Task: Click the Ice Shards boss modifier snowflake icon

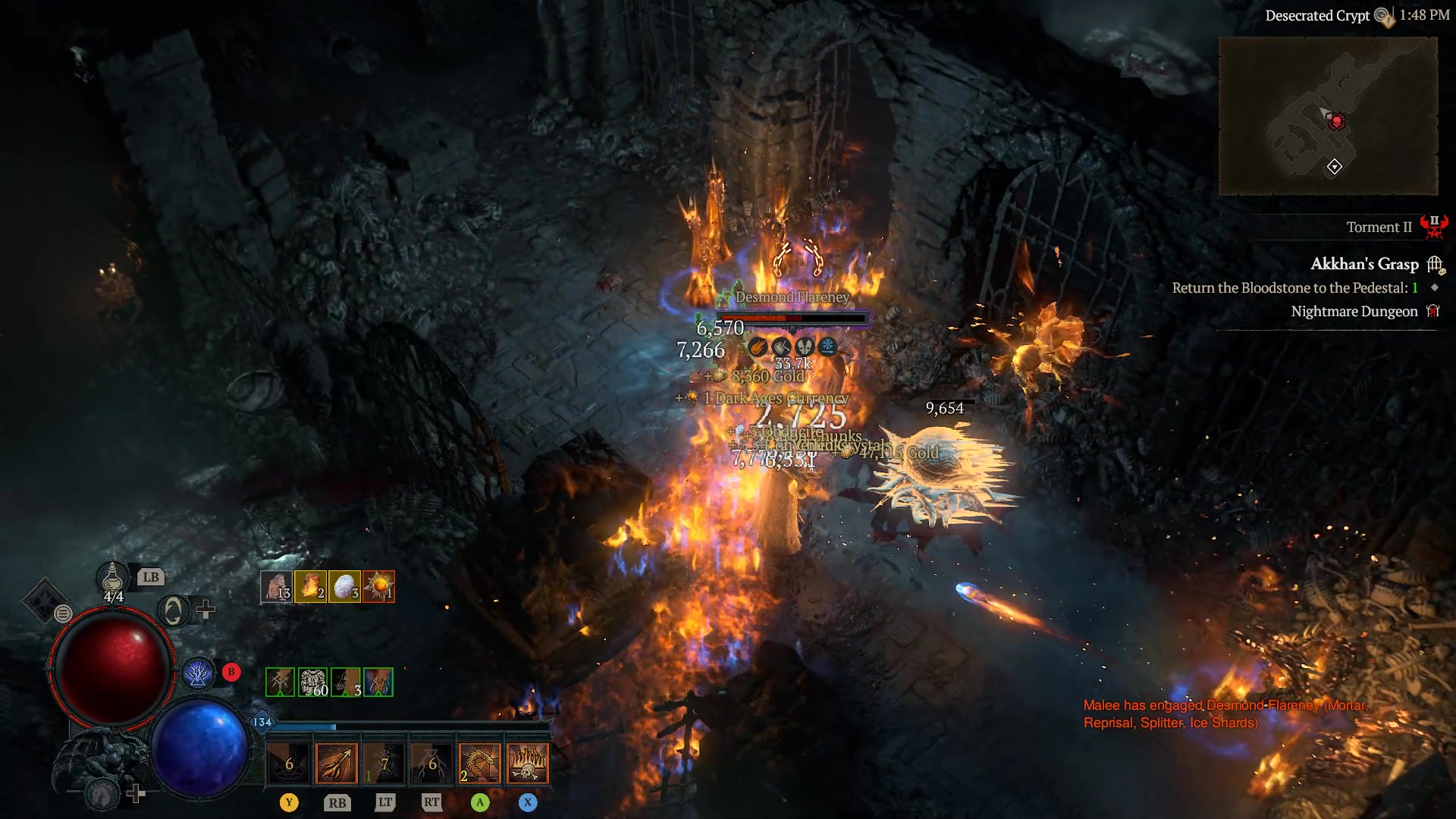Action: point(828,346)
